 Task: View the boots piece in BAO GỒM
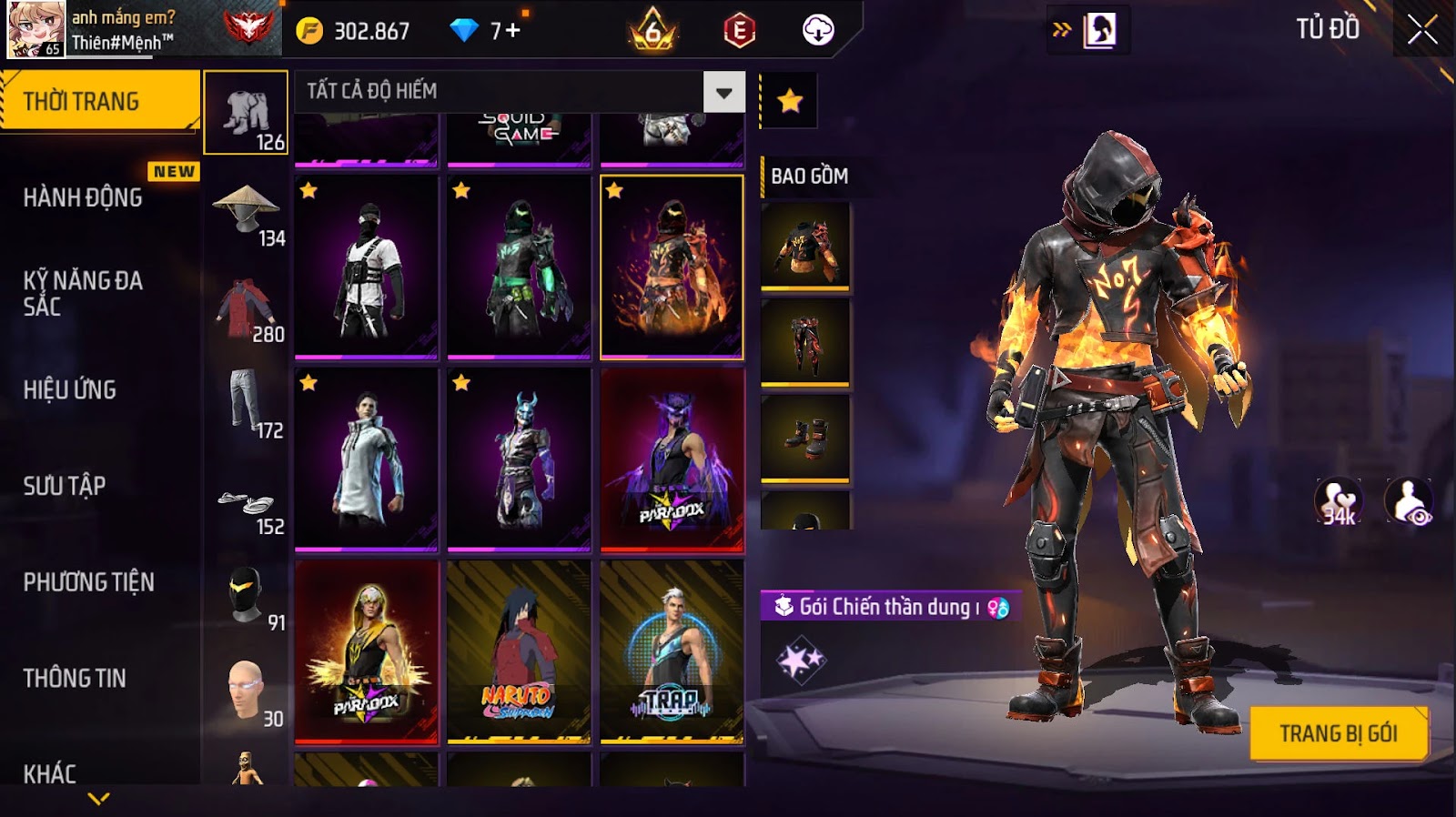(x=805, y=437)
